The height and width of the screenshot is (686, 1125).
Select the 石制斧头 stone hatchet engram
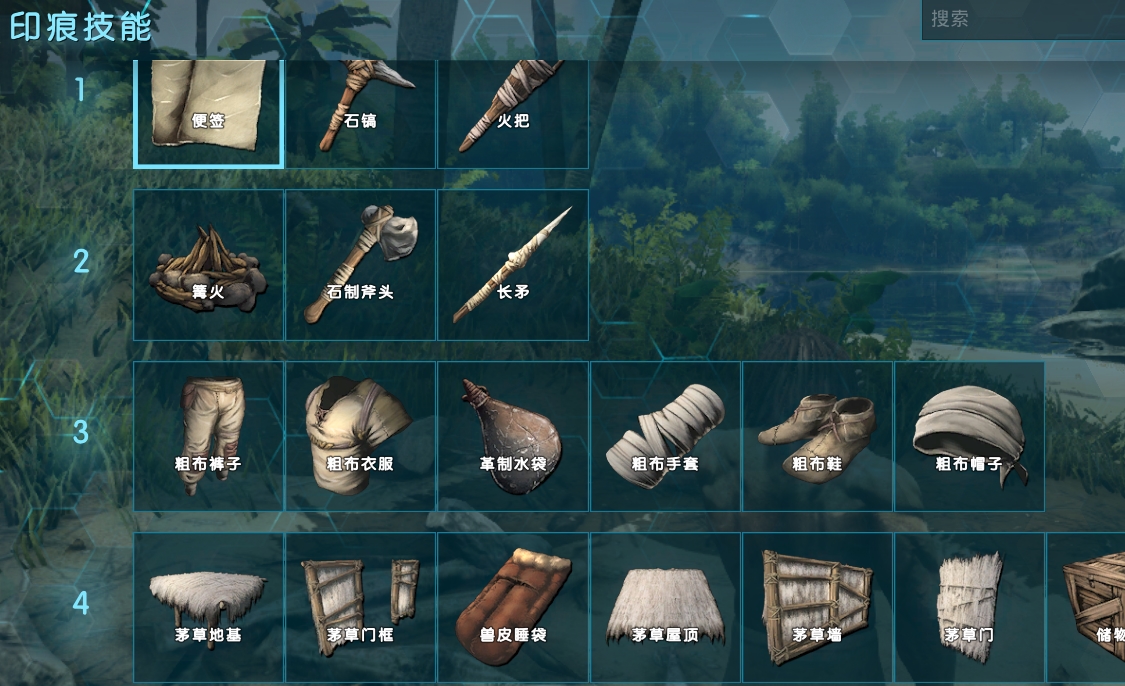[361, 266]
